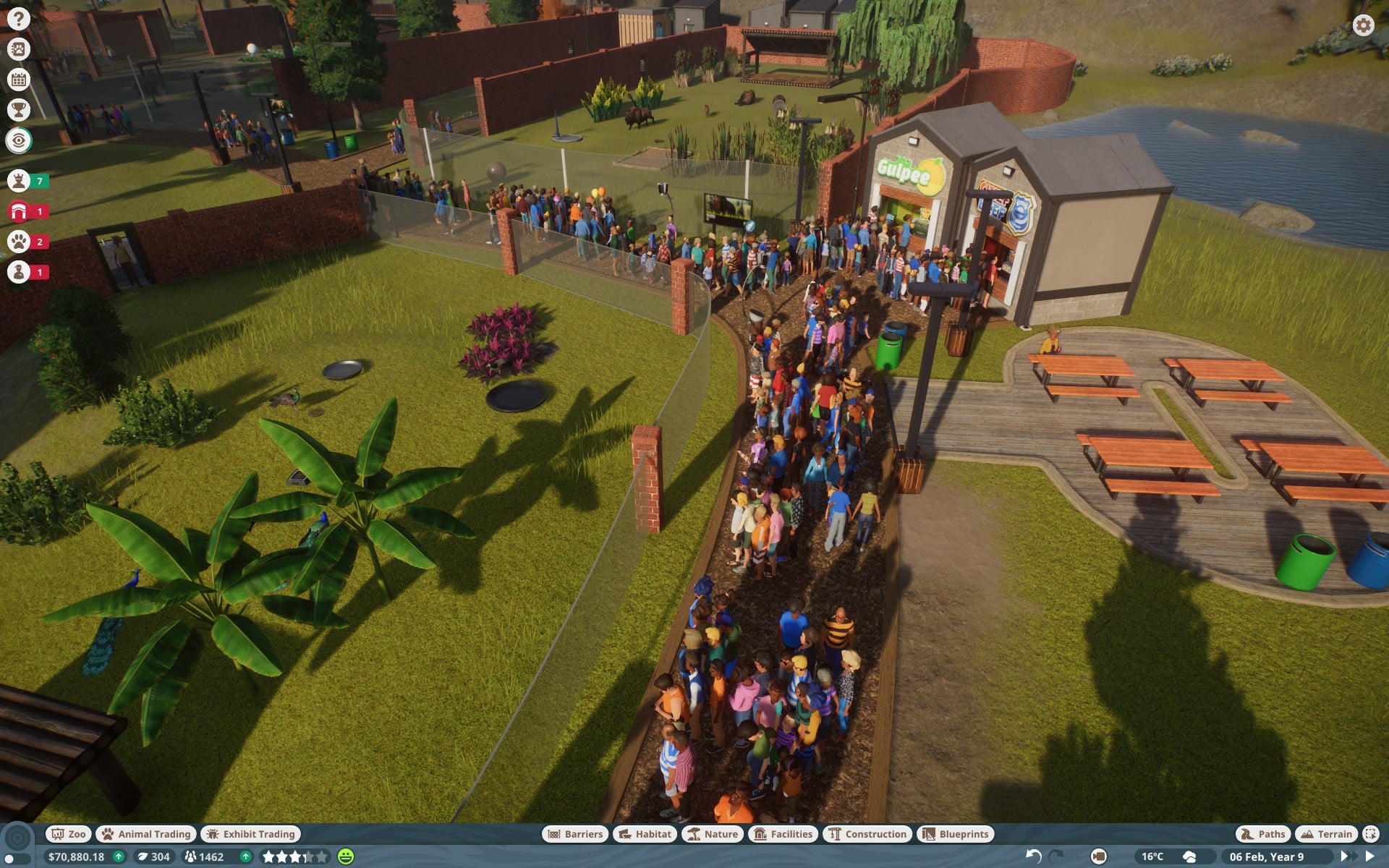This screenshot has width=1389, height=868.
Task: Select the Paths tool
Action: (1263, 834)
